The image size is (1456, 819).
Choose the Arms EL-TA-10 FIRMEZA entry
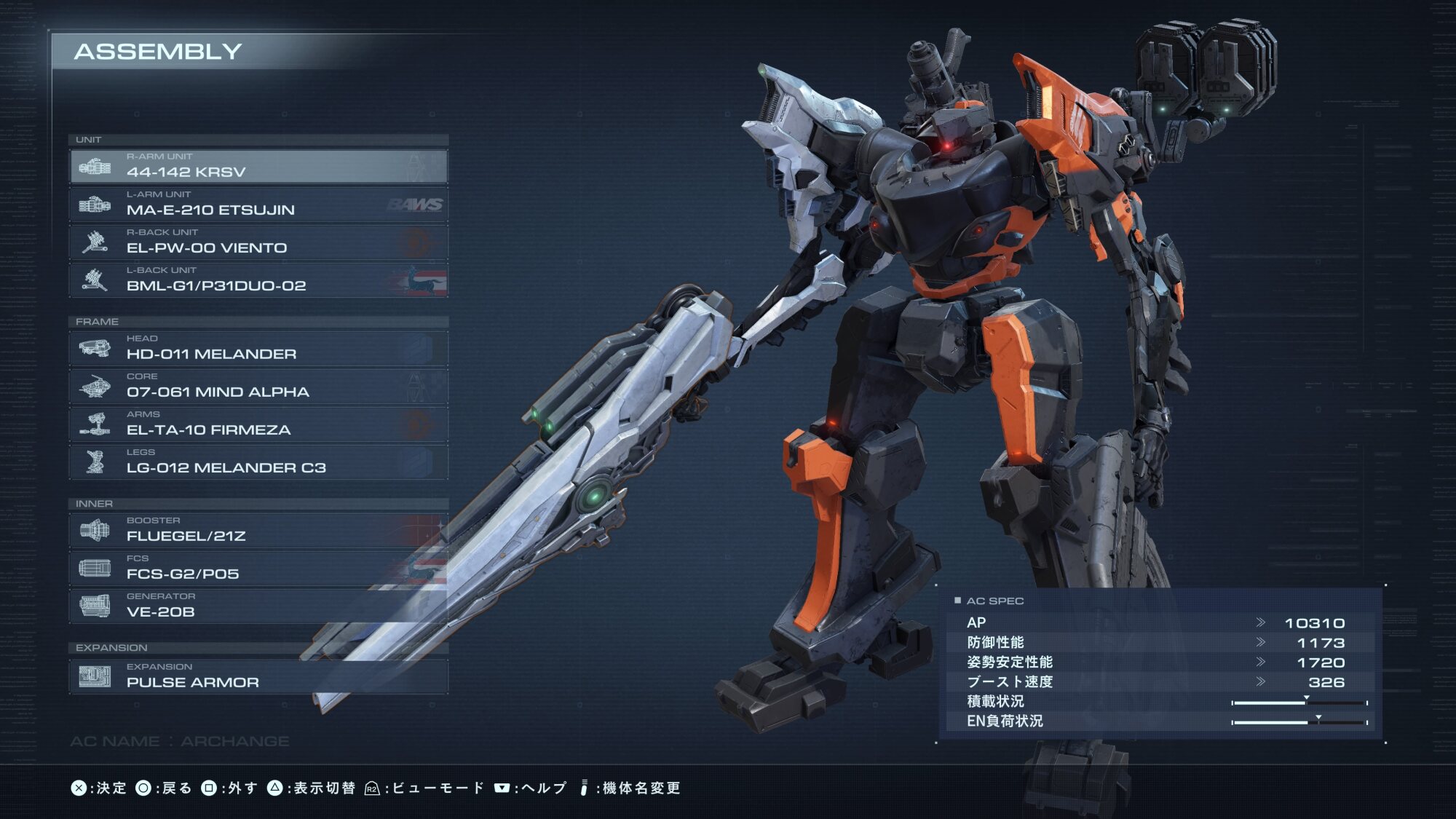[x=258, y=424]
